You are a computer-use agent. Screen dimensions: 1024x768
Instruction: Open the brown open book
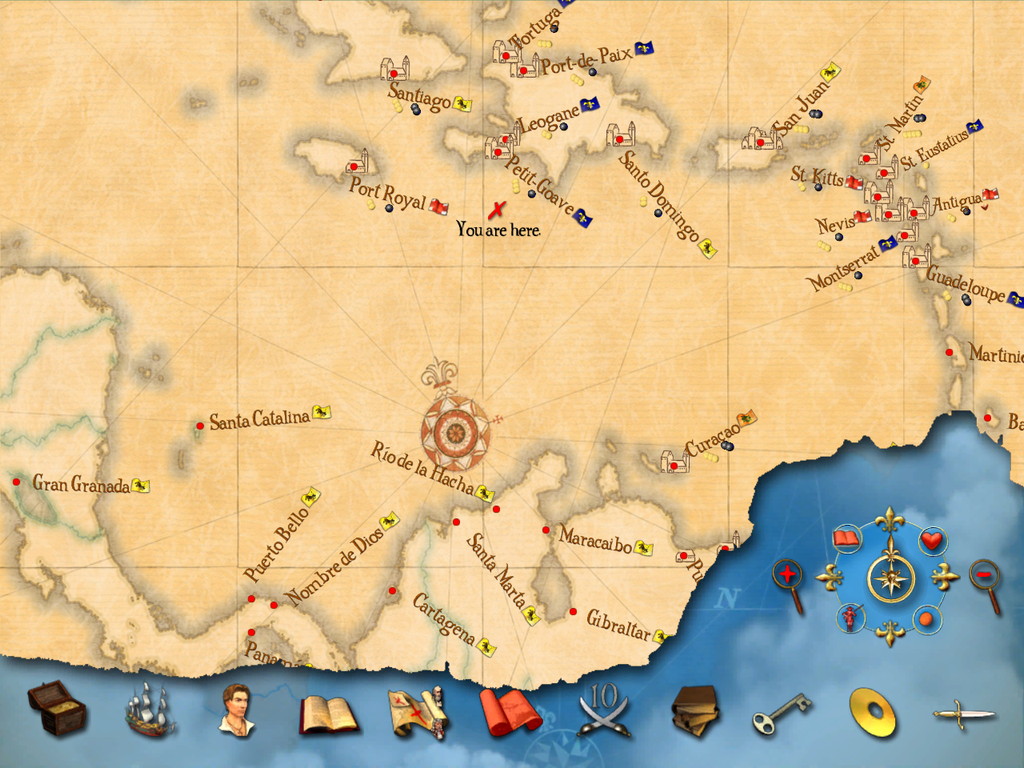328,714
